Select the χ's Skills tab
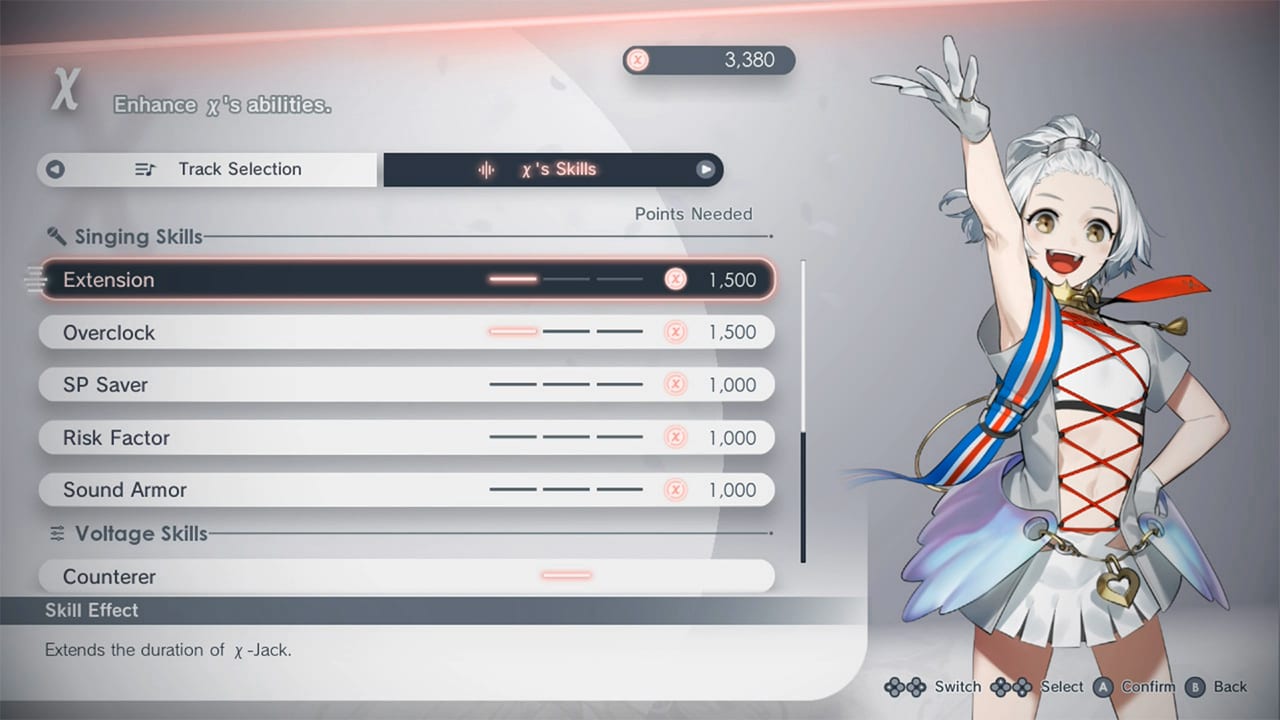 click(x=560, y=169)
